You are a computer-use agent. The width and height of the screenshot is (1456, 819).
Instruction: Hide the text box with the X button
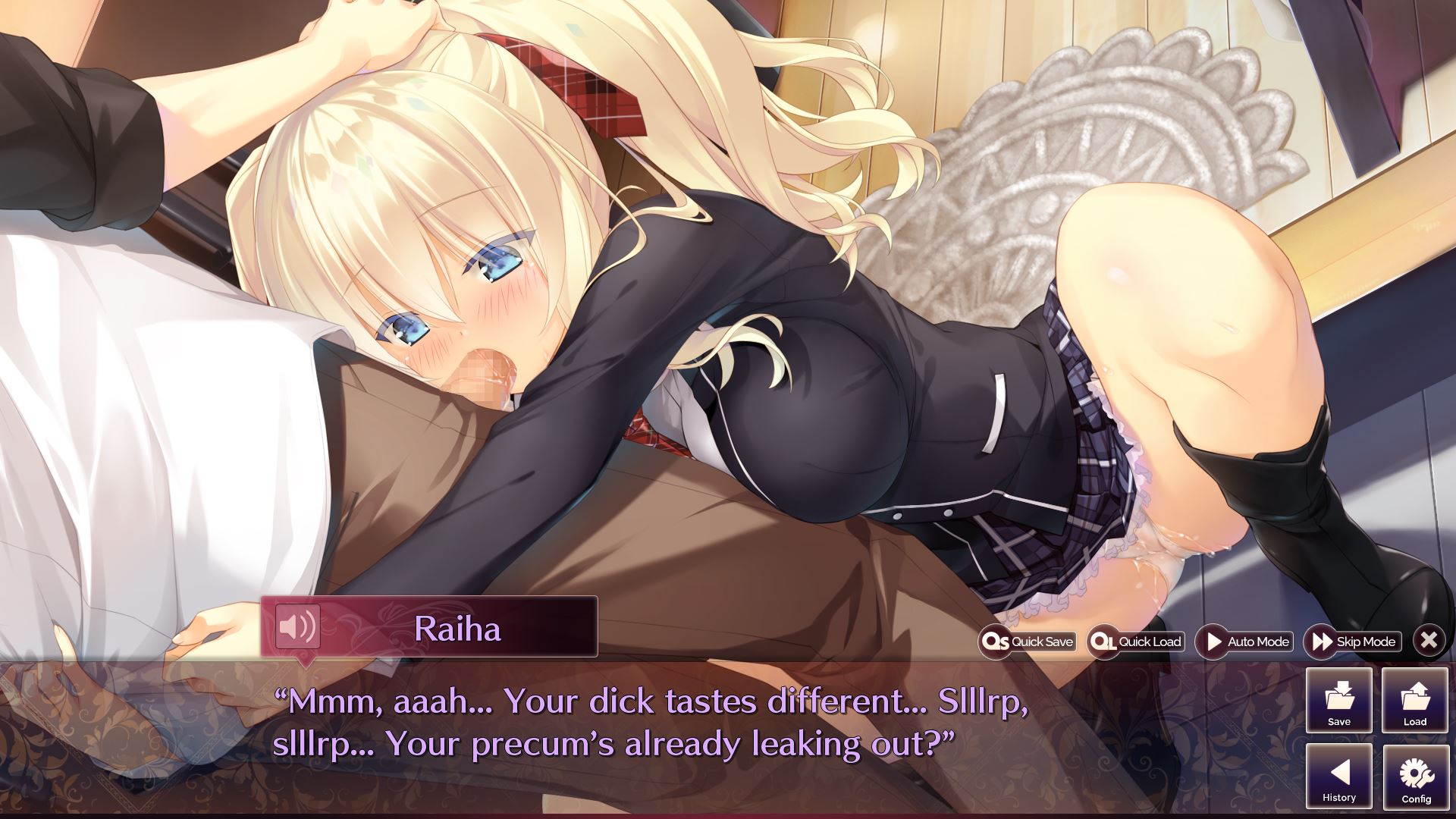(x=1429, y=641)
